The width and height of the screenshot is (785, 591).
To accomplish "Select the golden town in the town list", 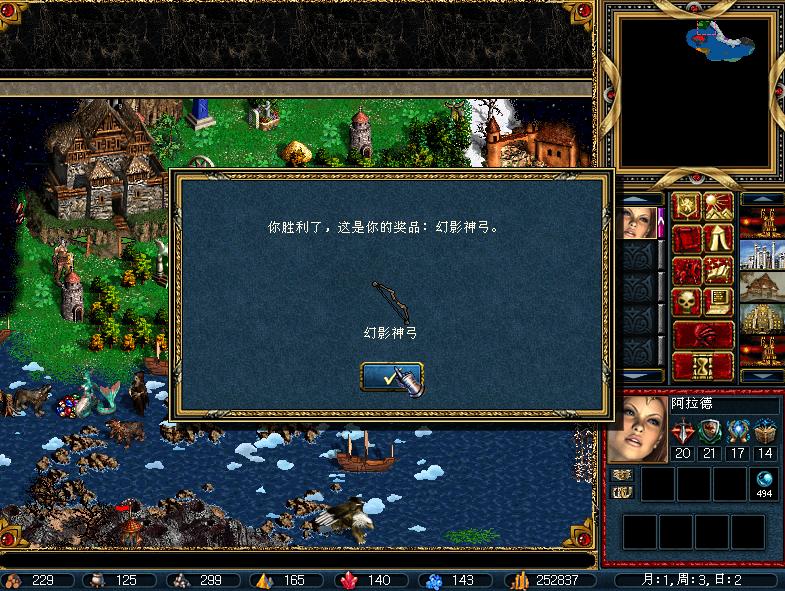I will click(762, 320).
